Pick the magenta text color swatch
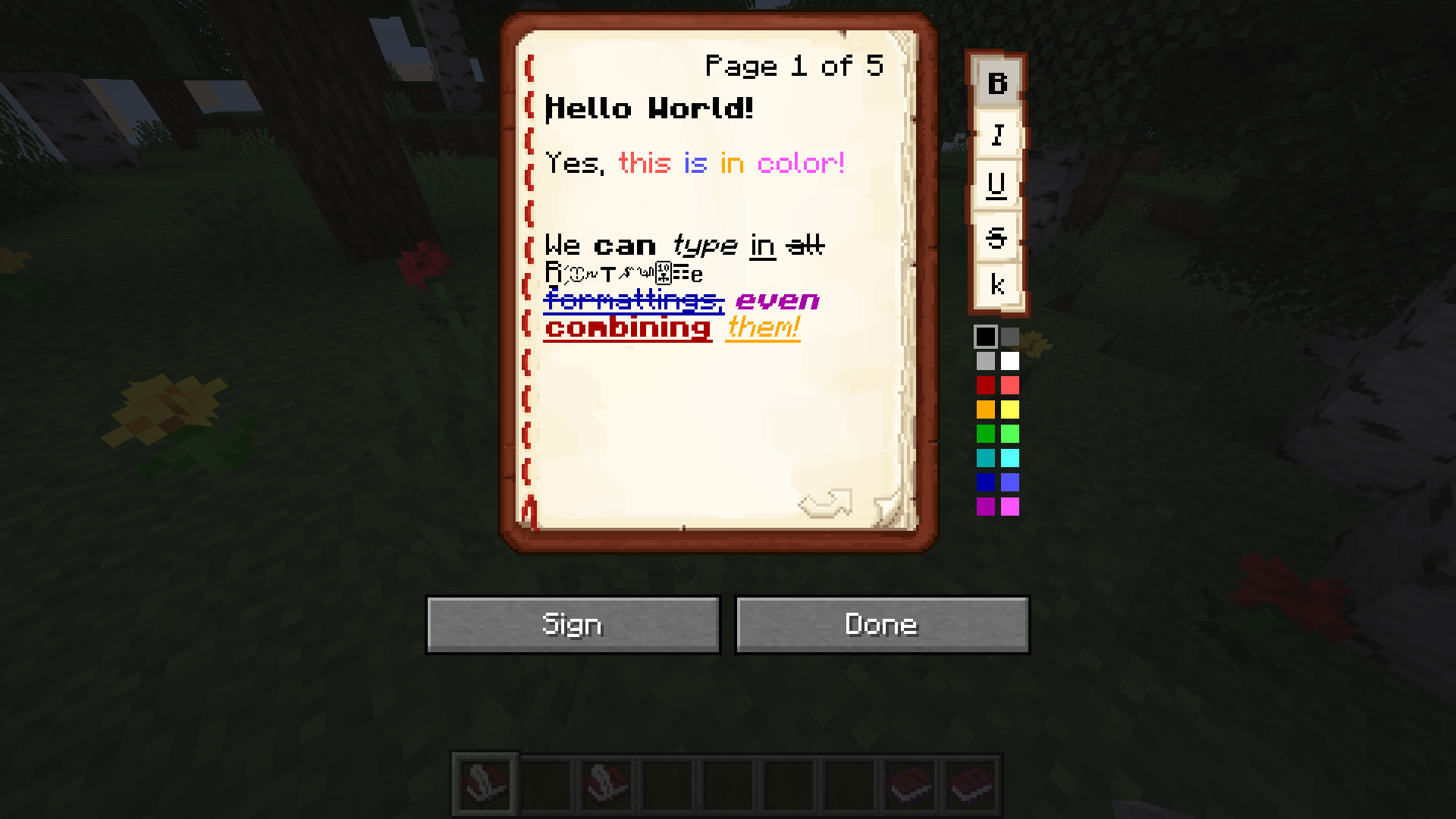The width and height of the screenshot is (1456, 819). (x=1009, y=507)
